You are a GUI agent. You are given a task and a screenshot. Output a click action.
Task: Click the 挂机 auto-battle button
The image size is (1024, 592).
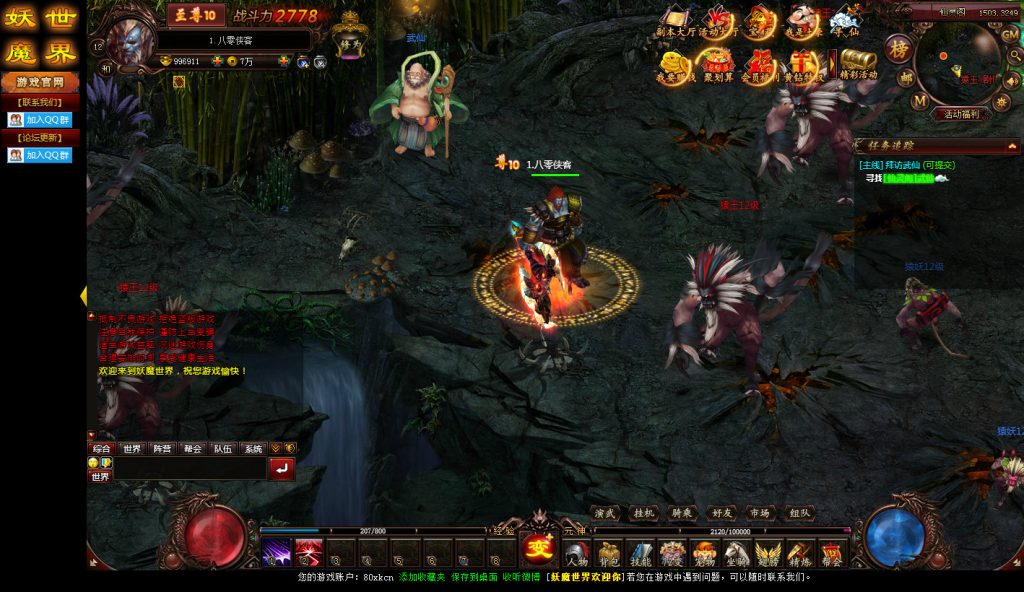(x=643, y=513)
